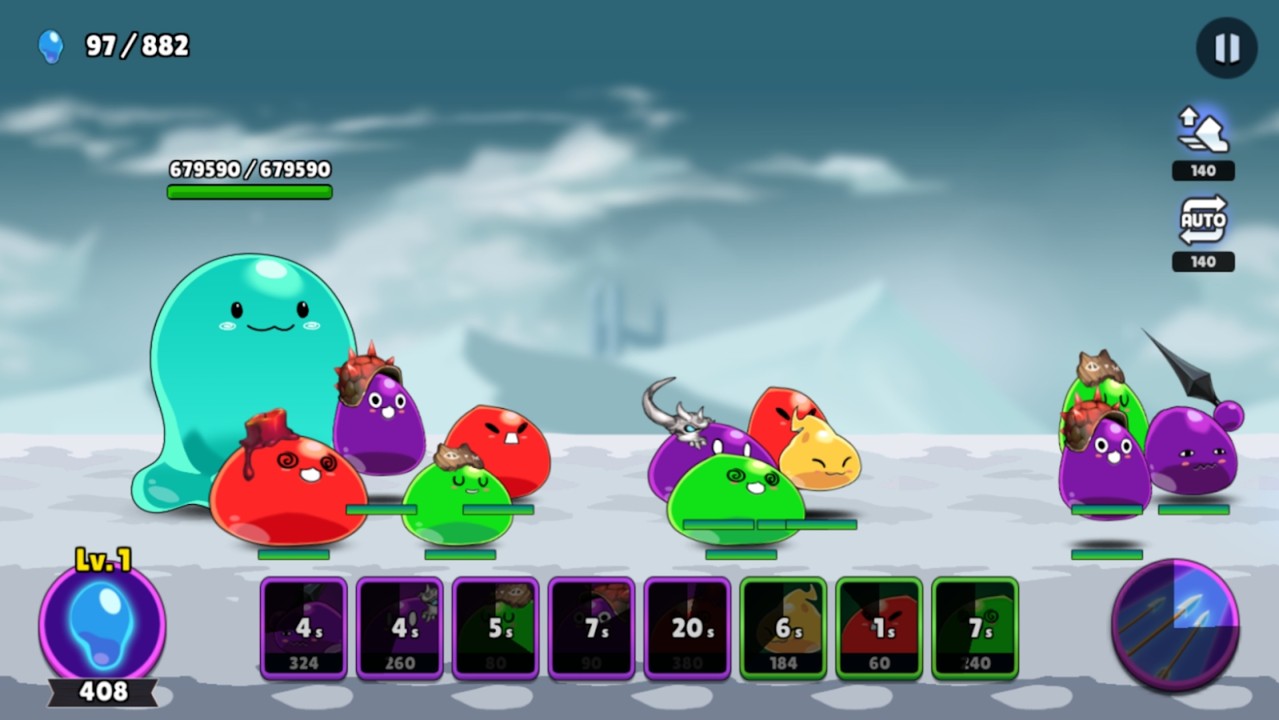
Task: Summon the yellow slime card costing 184
Action: point(783,628)
